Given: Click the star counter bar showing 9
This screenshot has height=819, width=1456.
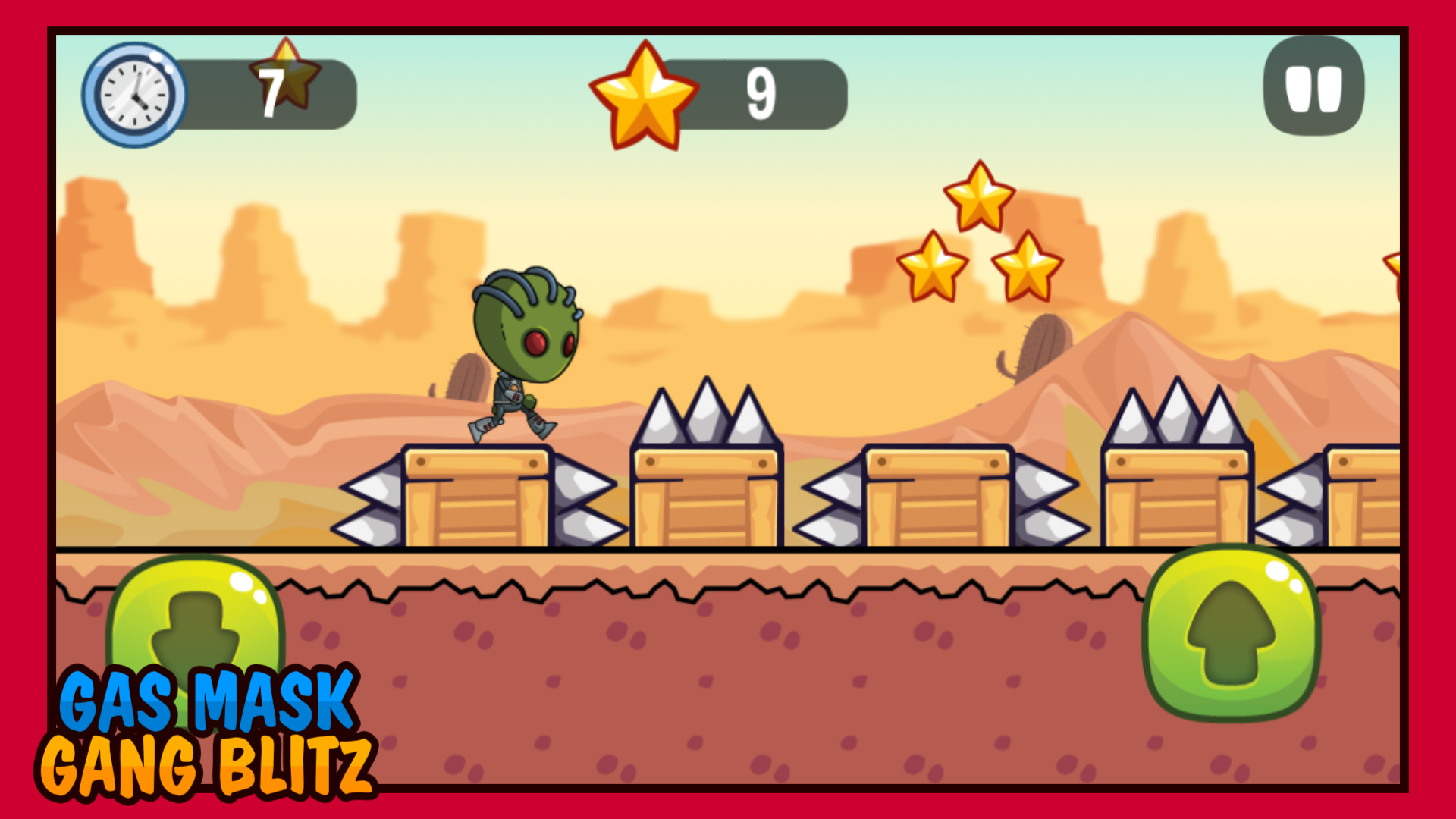Looking at the screenshot, I should tap(758, 95).
